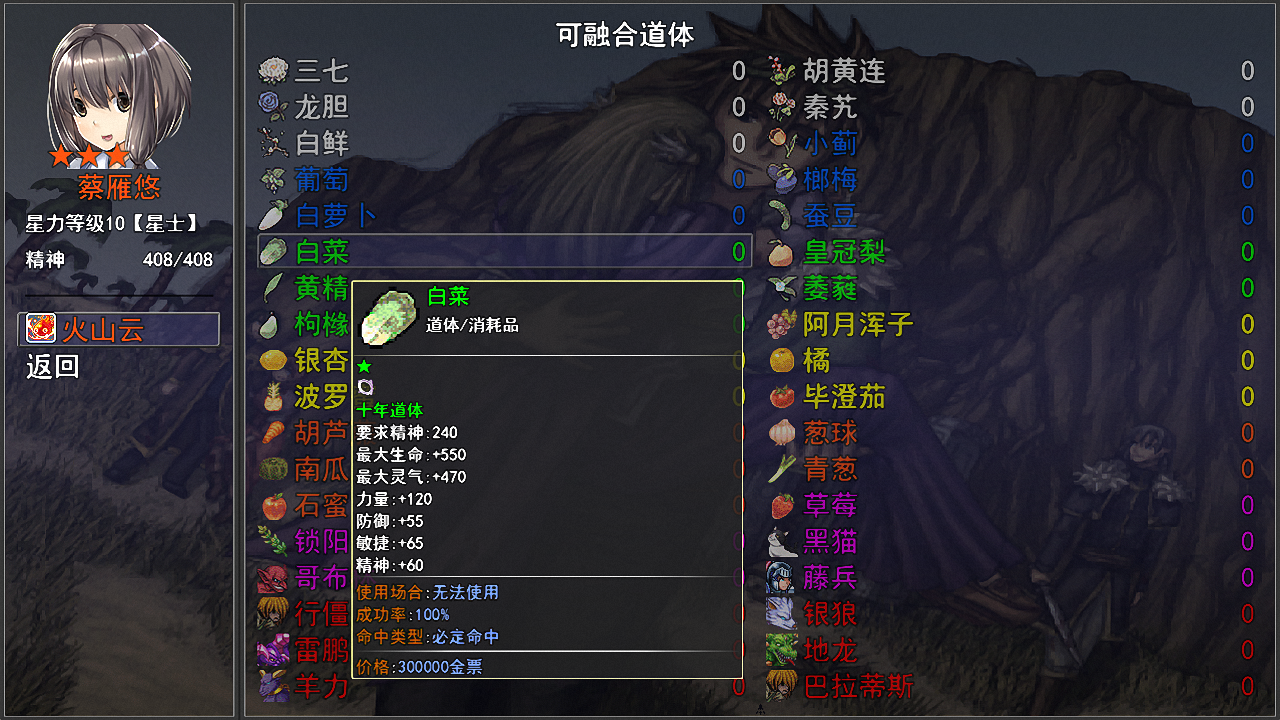Screen dimensions: 1280x720
Task: Click the 白菜 cabbage item icon
Action: click(x=272, y=252)
